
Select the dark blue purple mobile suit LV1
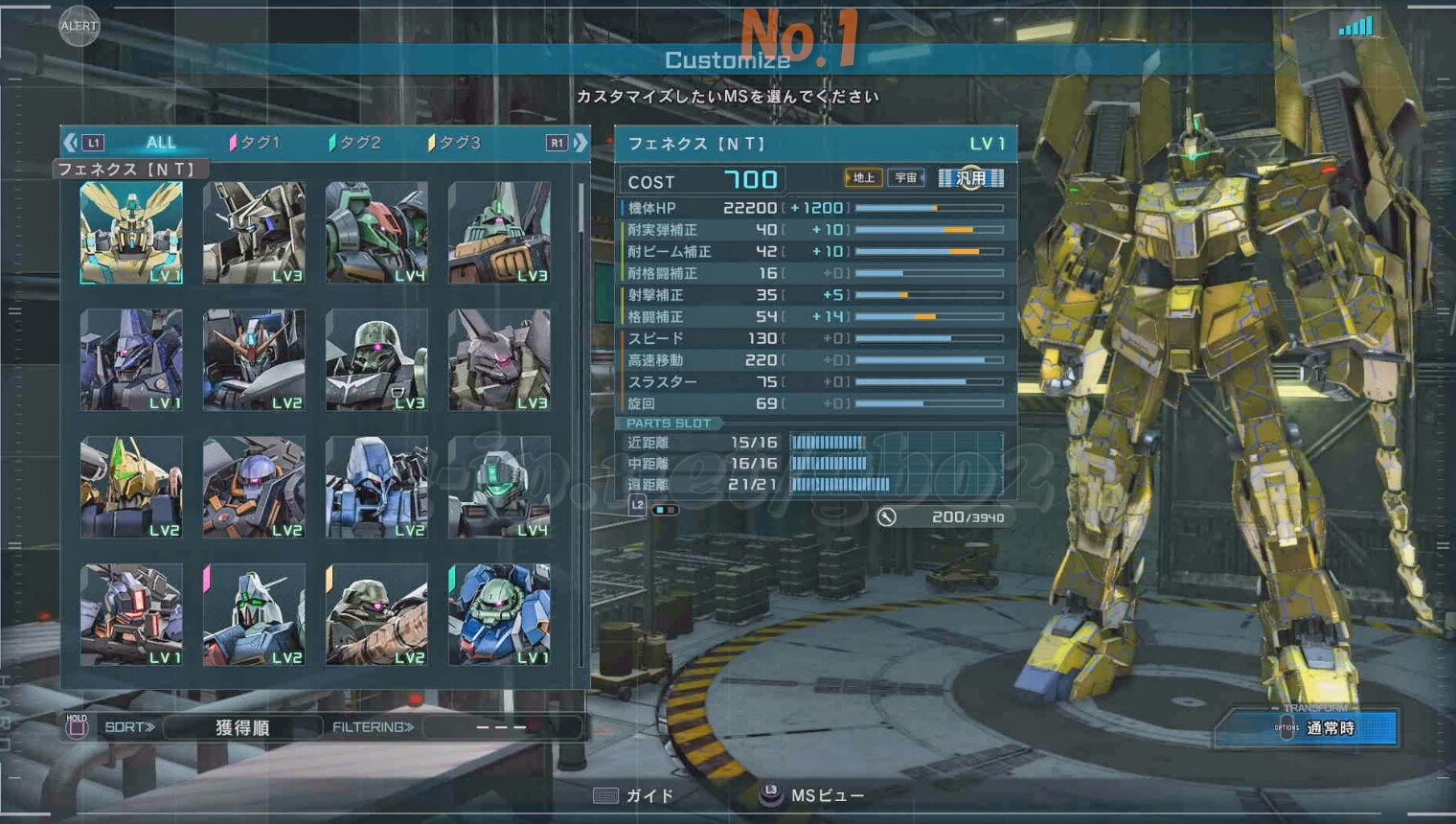(131, 360)
